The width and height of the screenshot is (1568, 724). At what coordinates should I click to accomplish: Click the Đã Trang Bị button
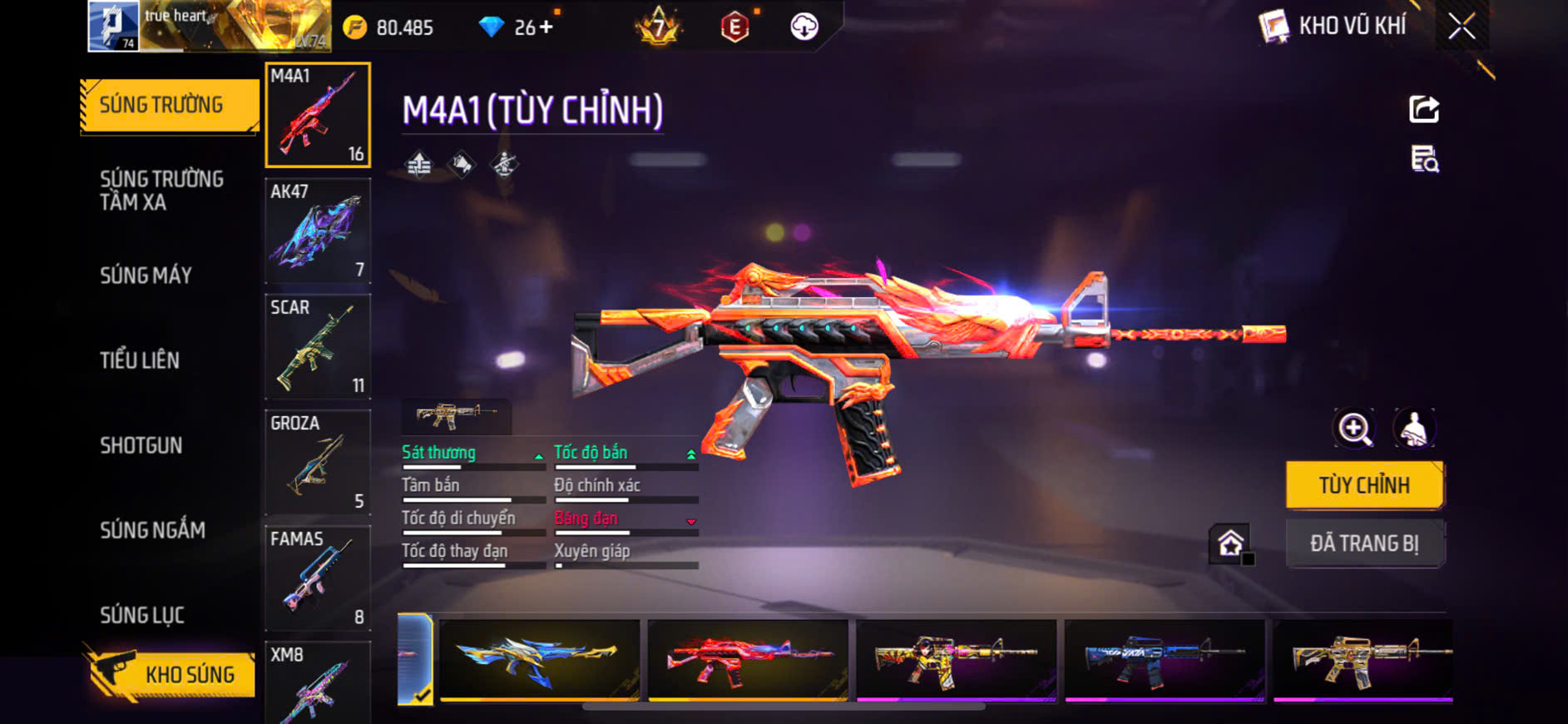point(1364,543)
